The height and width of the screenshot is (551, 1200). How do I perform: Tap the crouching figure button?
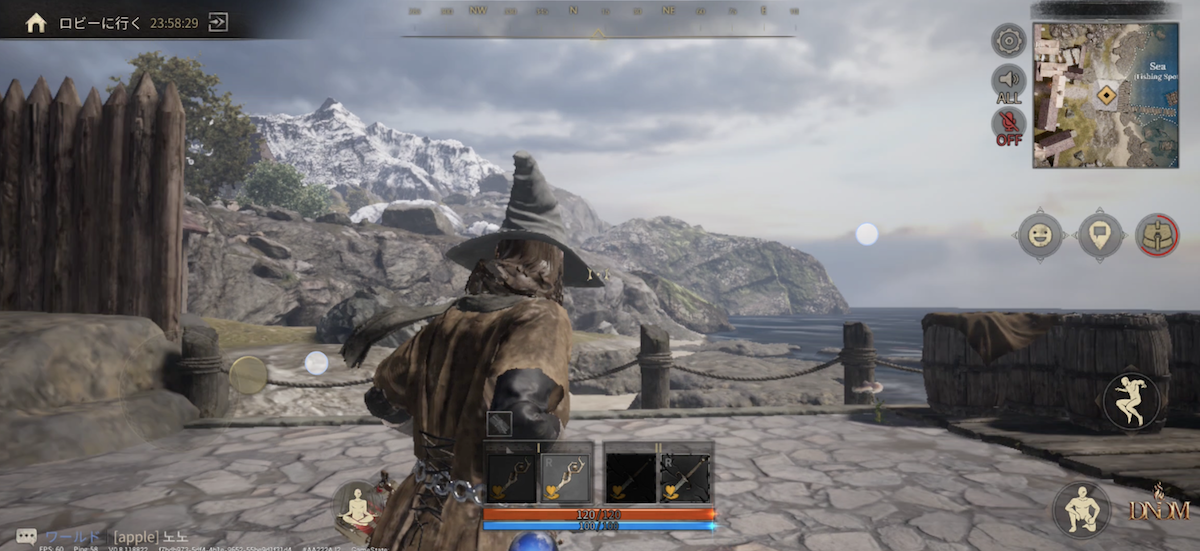point(1081,509)
